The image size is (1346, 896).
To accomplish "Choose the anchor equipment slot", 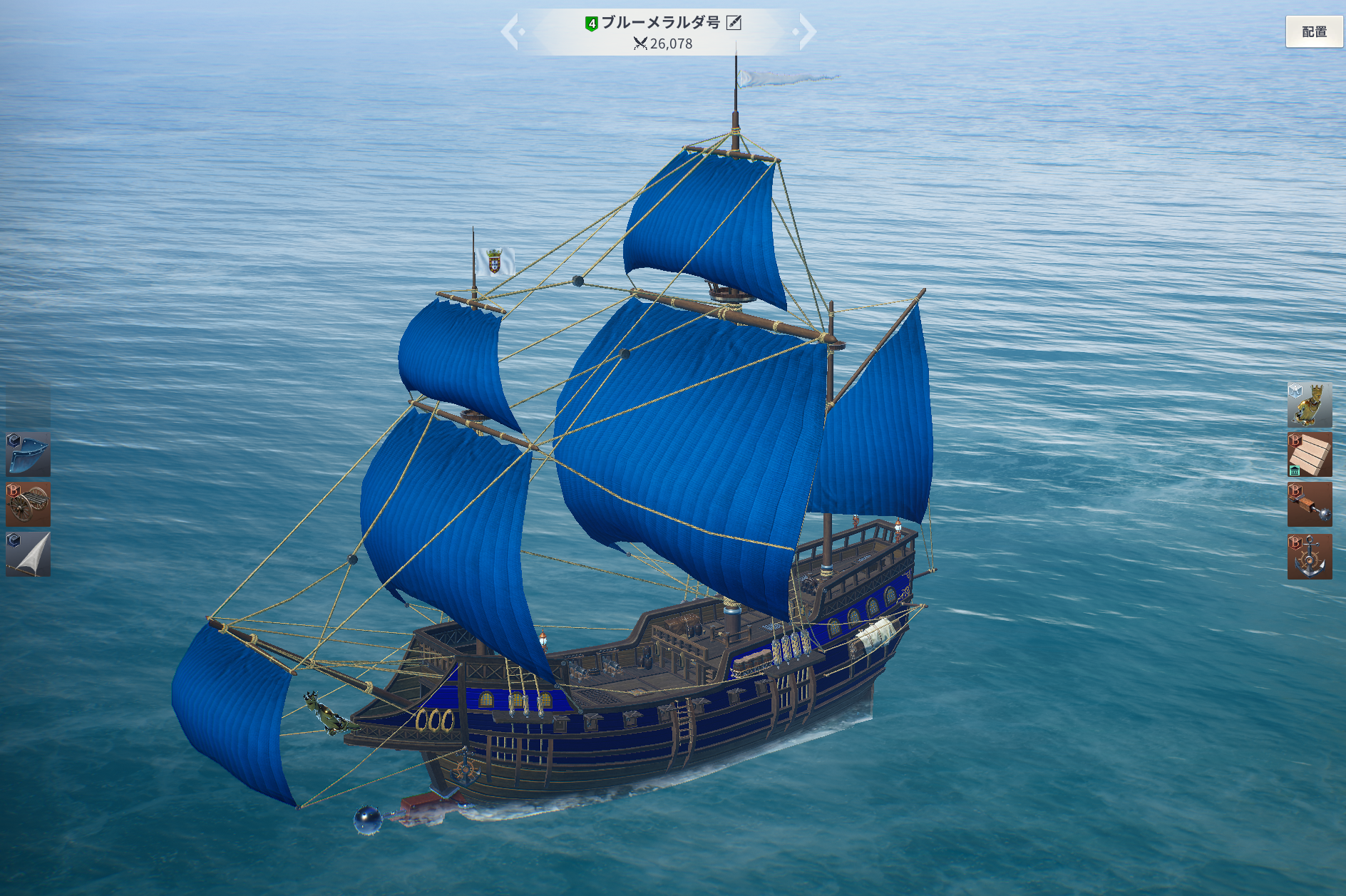I will (1310, 556).
